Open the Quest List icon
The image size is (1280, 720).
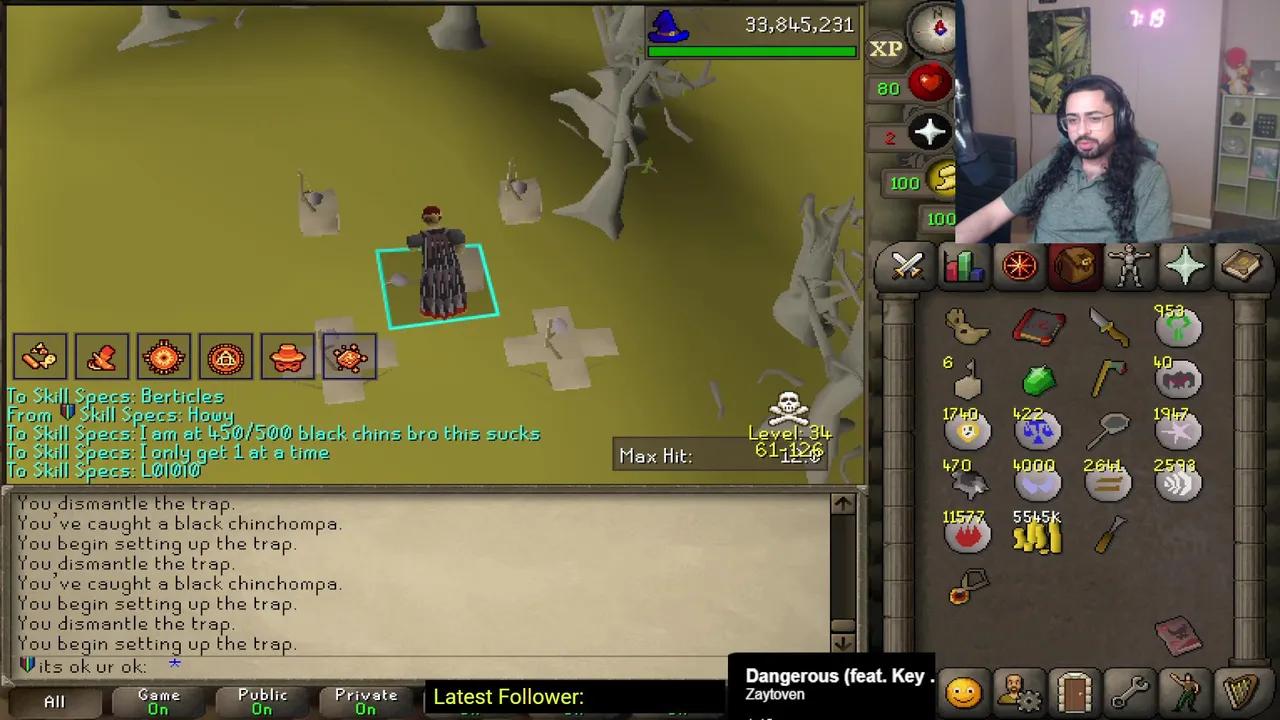click(x=1018, y=265)
